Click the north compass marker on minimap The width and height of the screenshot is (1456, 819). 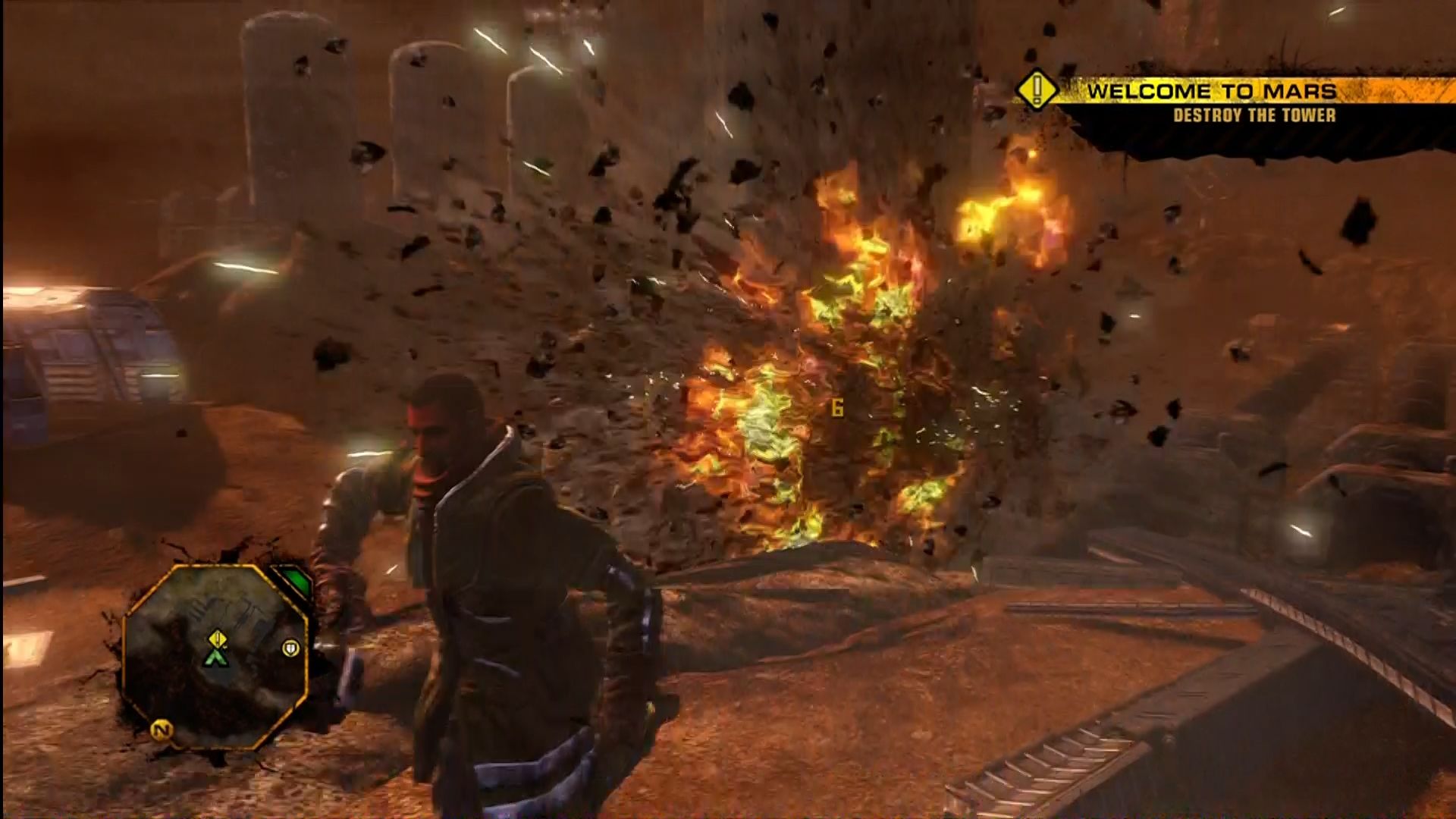(x=161, y=730)
